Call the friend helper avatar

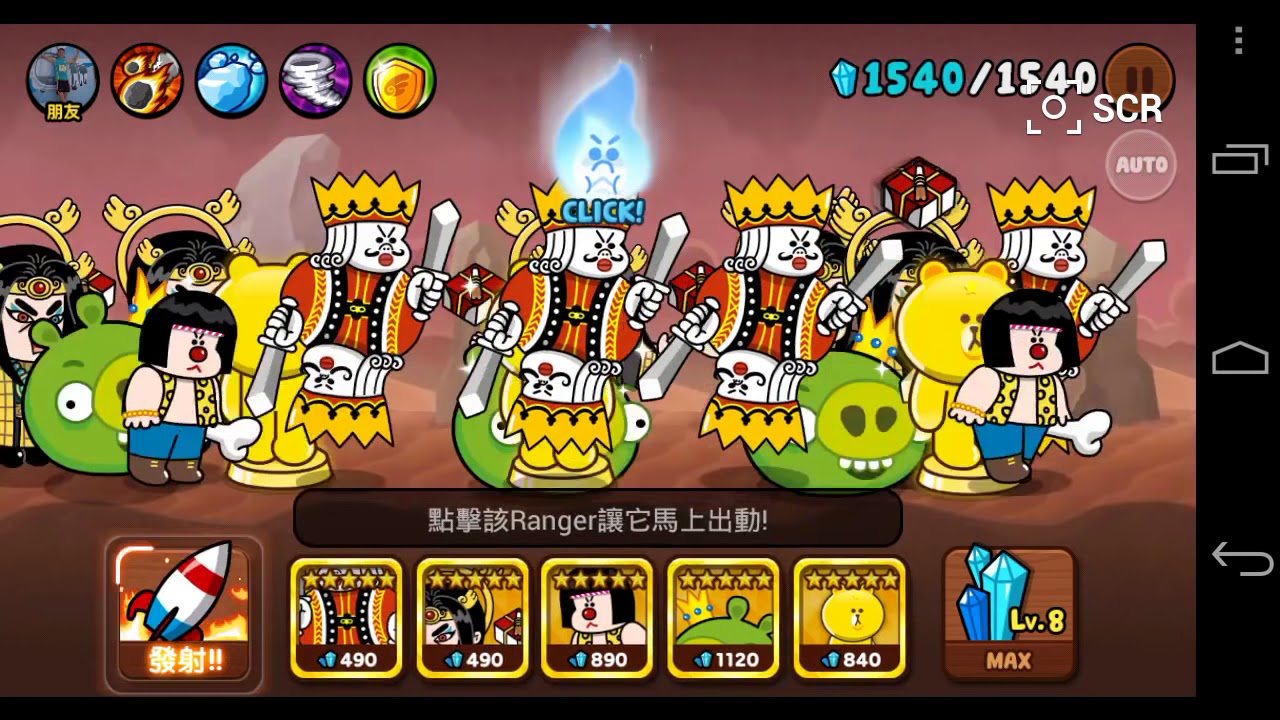[x=63, y=82]
